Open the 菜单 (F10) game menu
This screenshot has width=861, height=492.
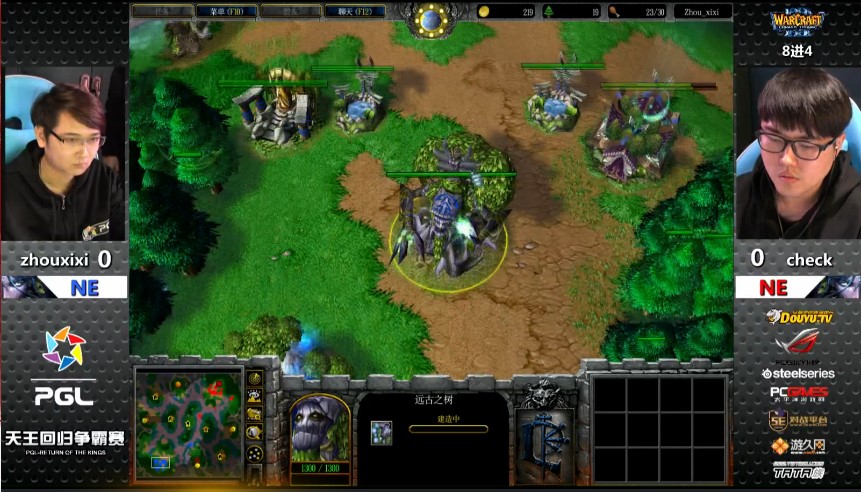[x=226, y=12]
